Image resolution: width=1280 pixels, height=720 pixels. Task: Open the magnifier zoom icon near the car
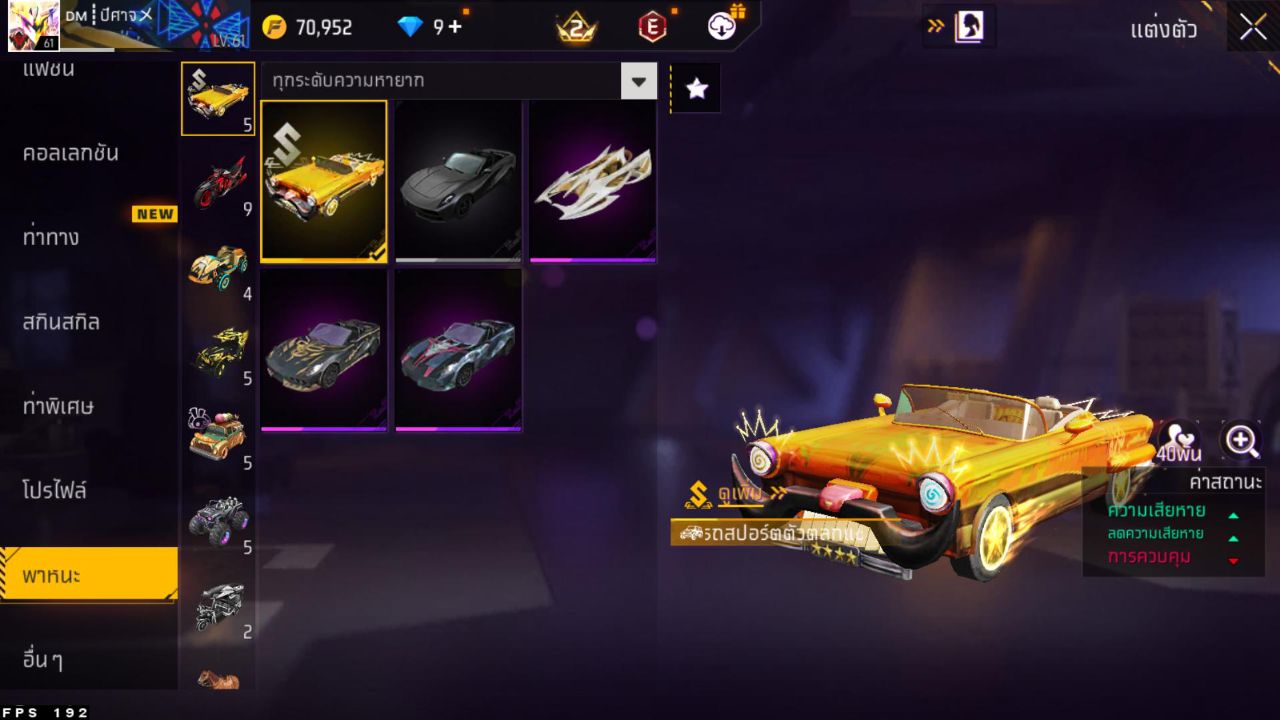1240,440
